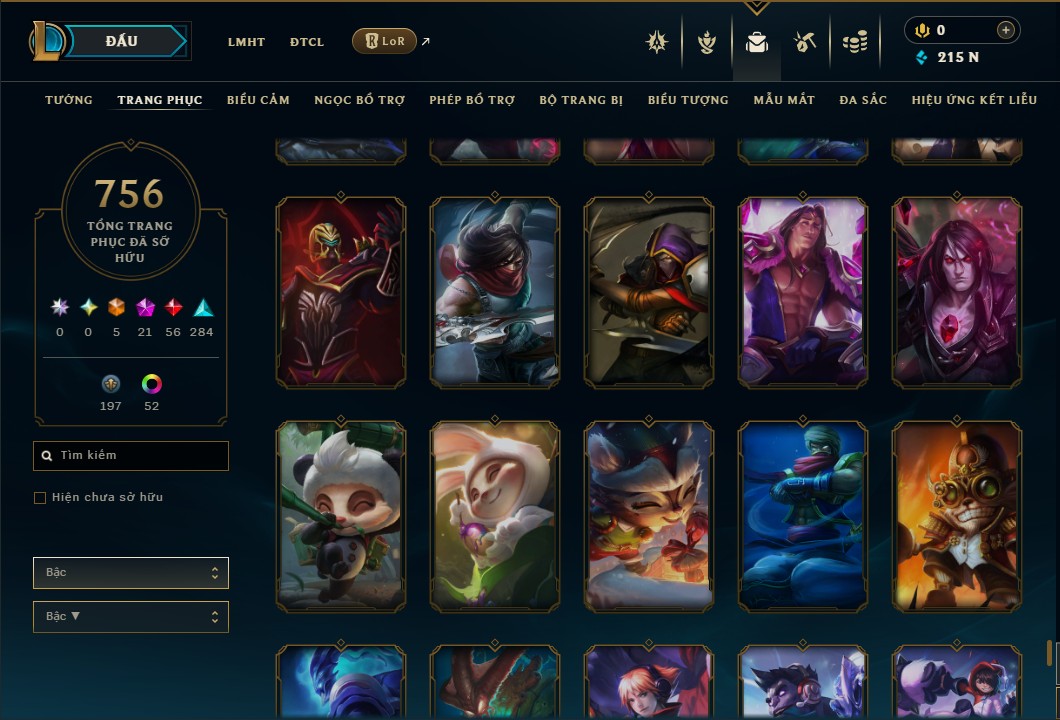Open the ĐA SẮC tab
This screenshot has height=720, width=1060.
click(863, 100)
